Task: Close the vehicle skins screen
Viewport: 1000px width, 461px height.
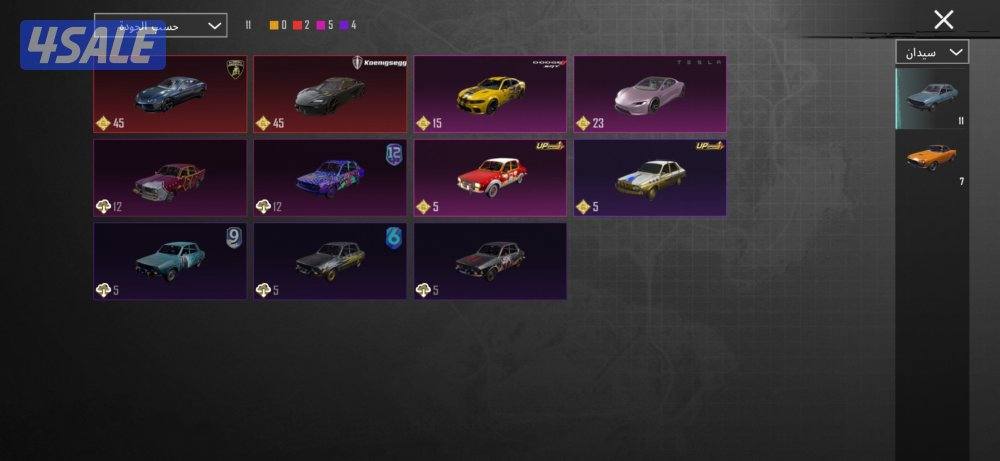Action: 943,19
